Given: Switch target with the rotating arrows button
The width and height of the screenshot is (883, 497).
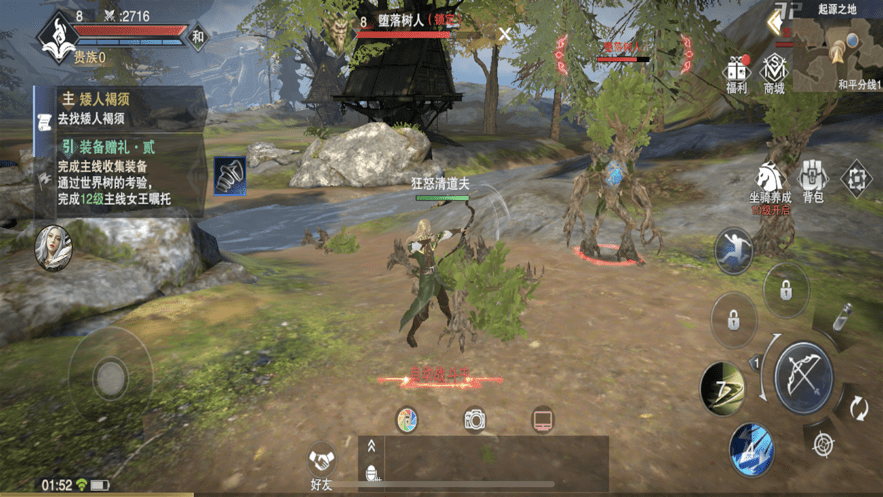Looking at the screenshot, I should pyautogui.click(x=858, y=408).
